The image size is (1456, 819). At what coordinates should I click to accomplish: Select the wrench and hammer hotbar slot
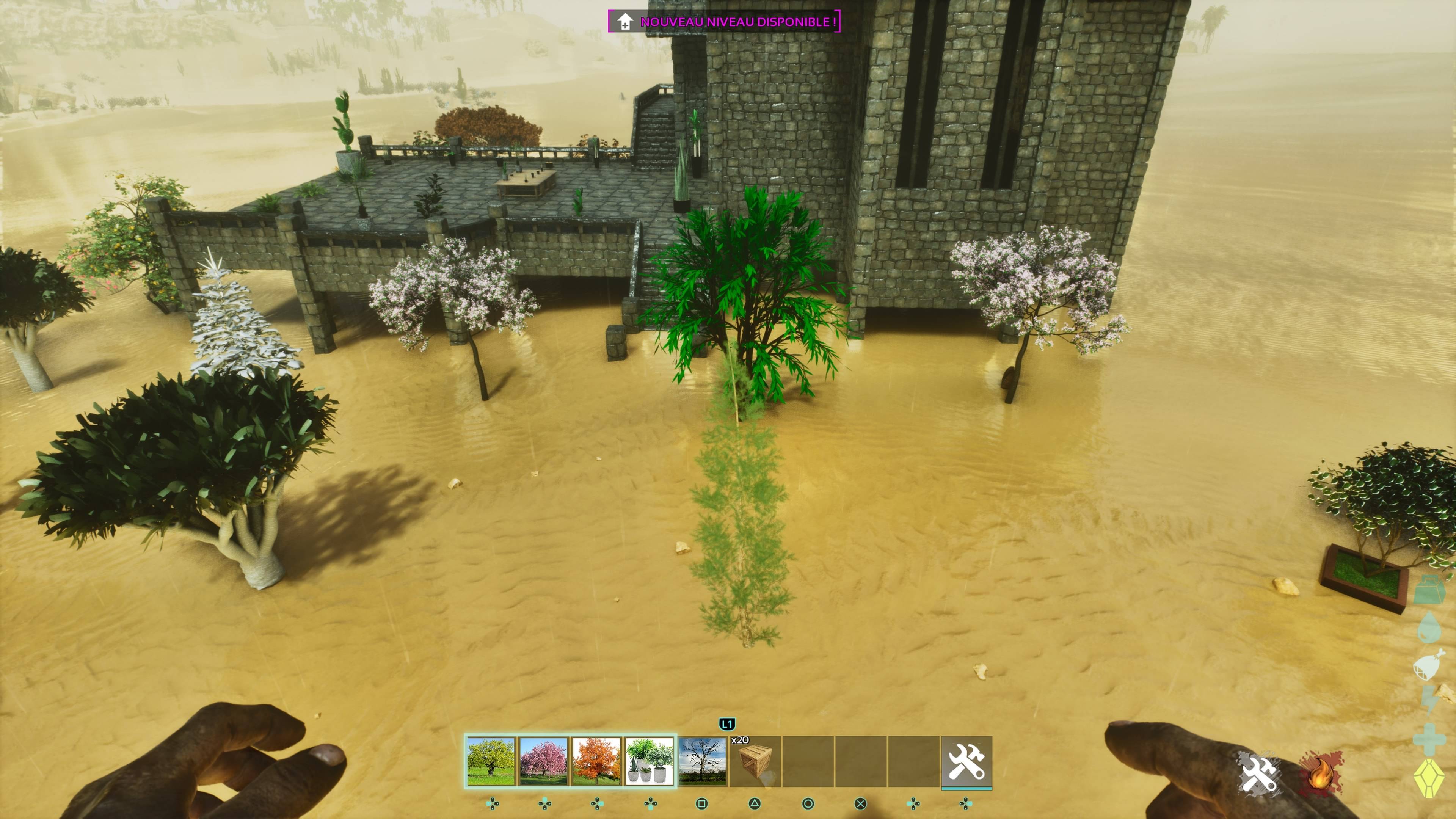point(966,761)
